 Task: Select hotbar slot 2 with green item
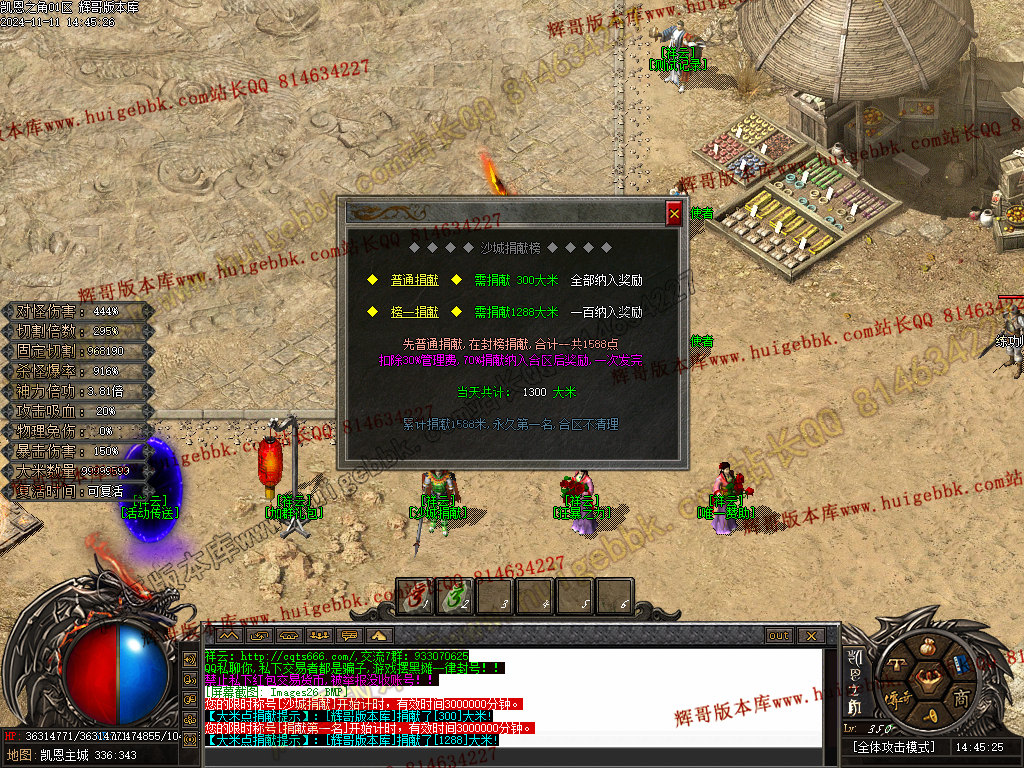[x=456, y=597]
